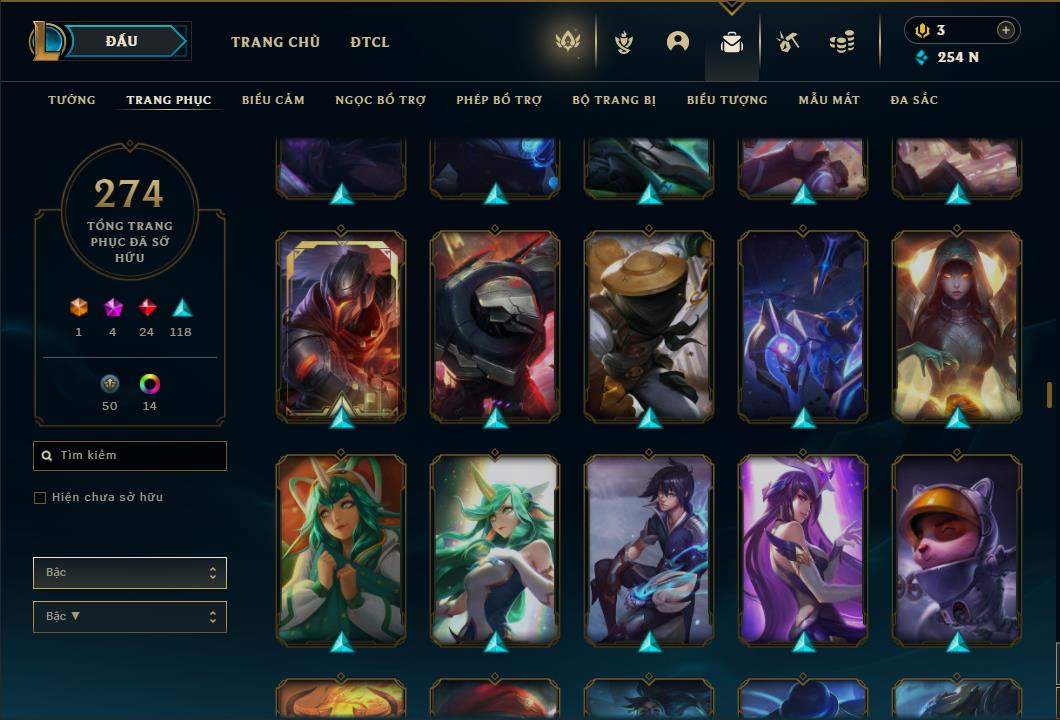
Task: Switch to the MẪU MẮT tab
Action: click(829, 100)
